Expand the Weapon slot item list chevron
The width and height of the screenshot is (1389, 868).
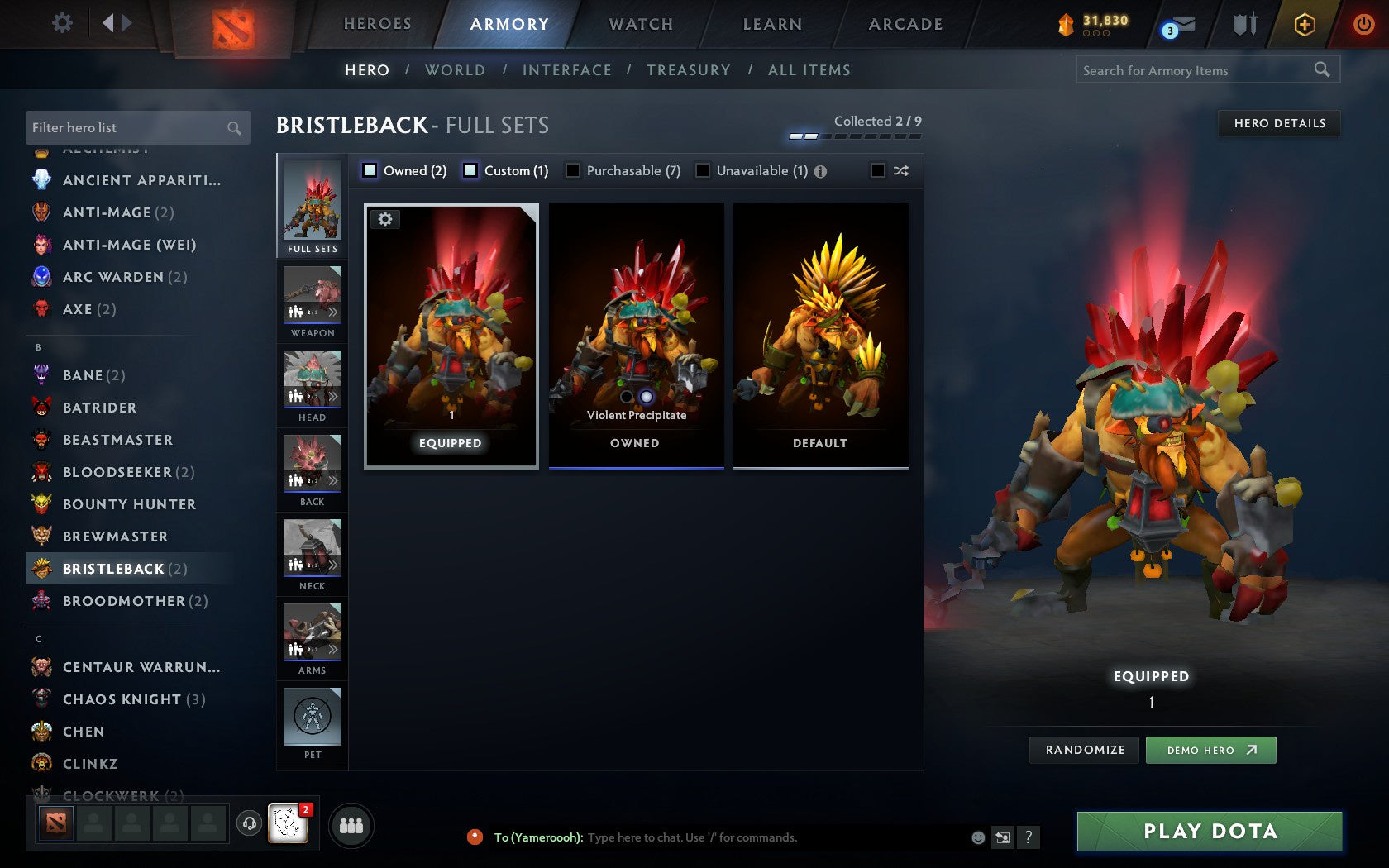(x=334, y=312)
